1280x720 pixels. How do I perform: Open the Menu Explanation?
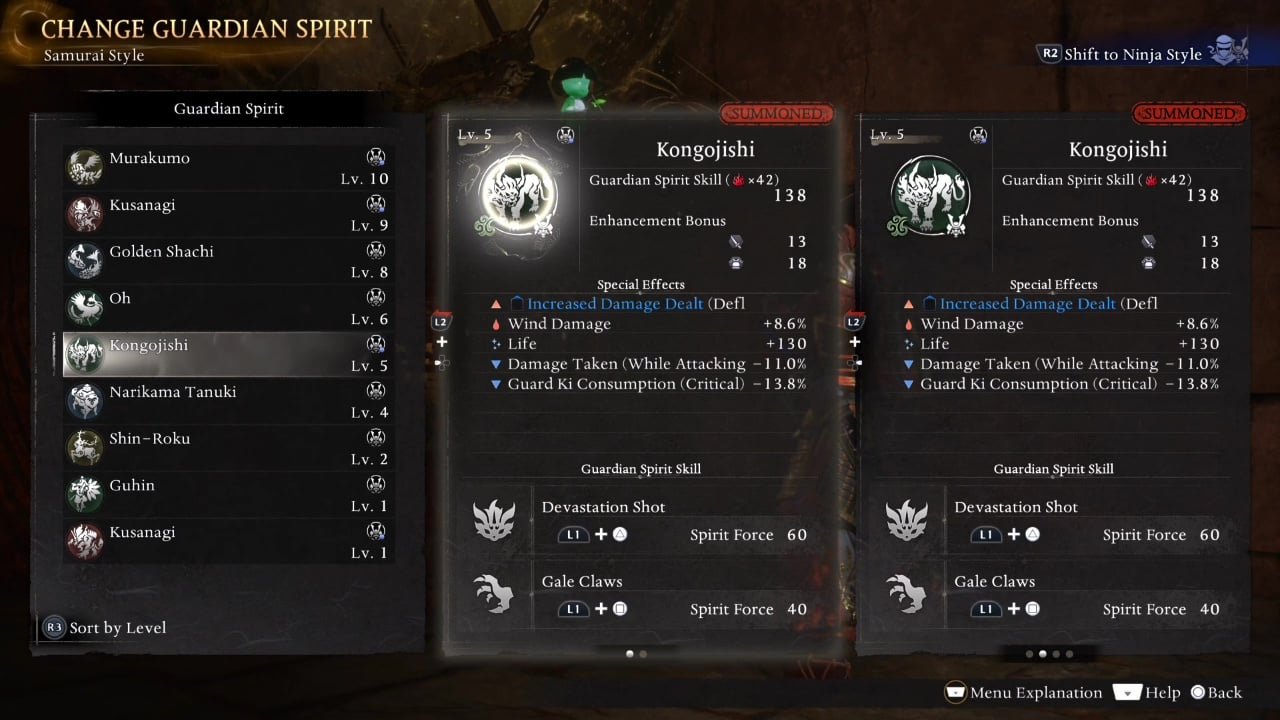[1023, 692]
